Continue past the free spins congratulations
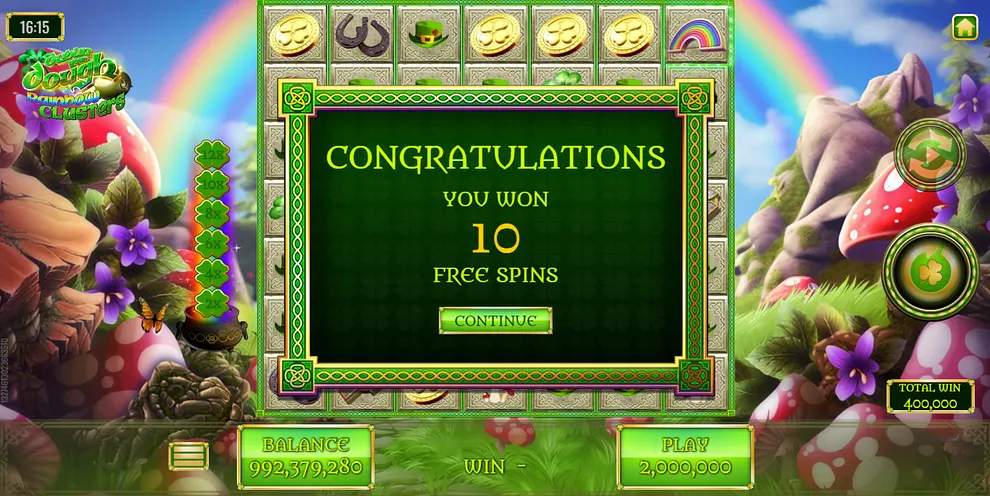Screen dimensions: 990x496 pos(495,320)
